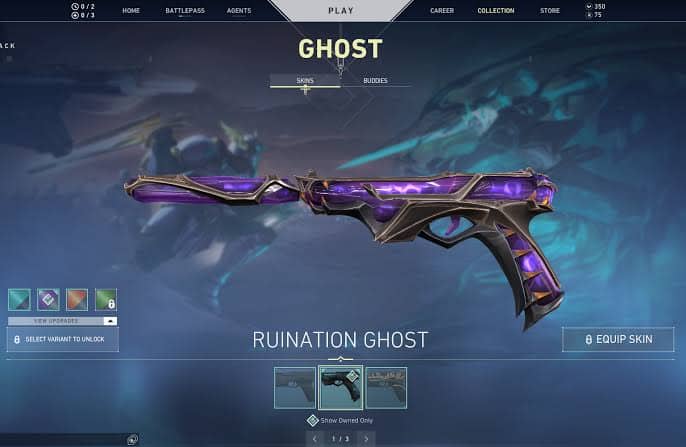Toggle Show Owned Only filter
The height and width of the screenshot is (447, 686).
[313, 421]
